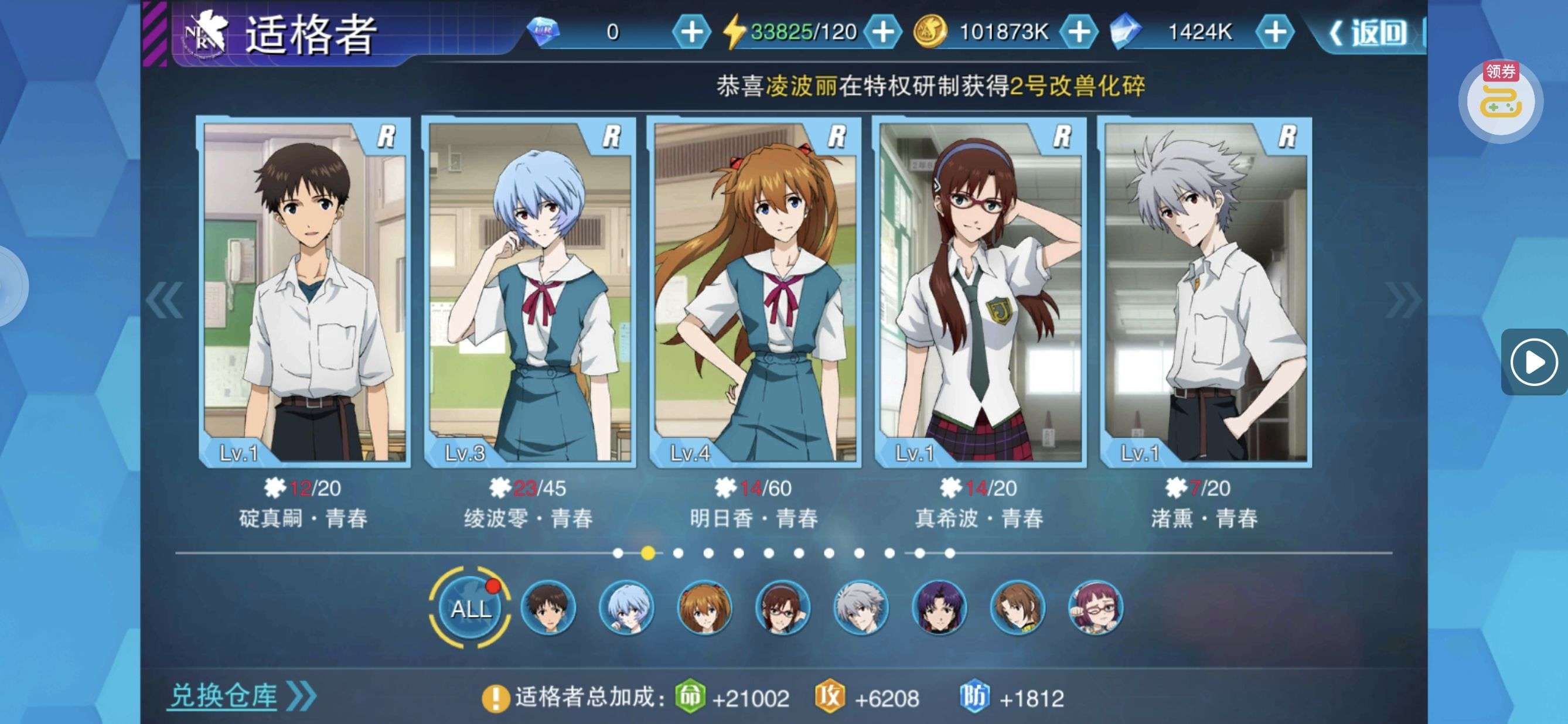Filter by Asuka portrait icon

[704, 608]
